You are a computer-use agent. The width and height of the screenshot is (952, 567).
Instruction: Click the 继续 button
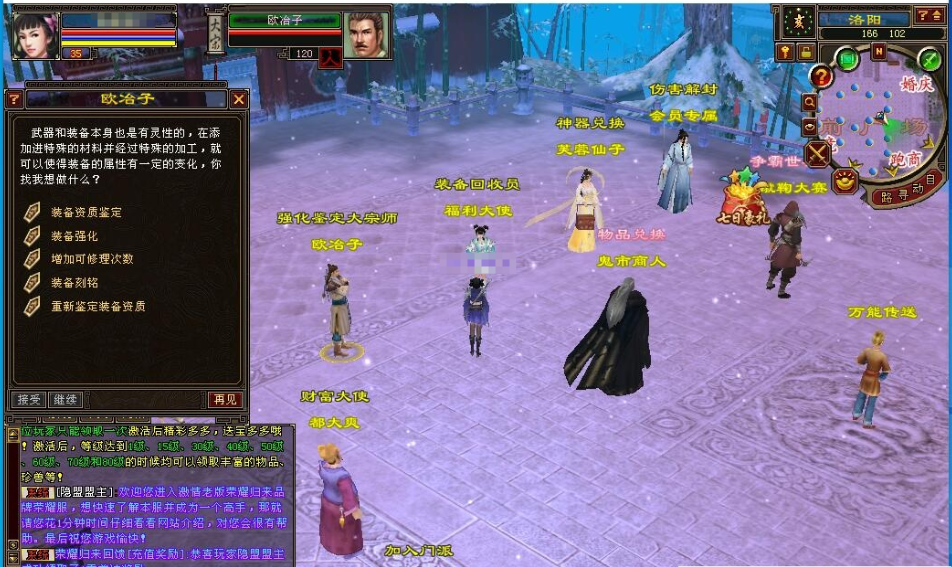coord(64,399)
